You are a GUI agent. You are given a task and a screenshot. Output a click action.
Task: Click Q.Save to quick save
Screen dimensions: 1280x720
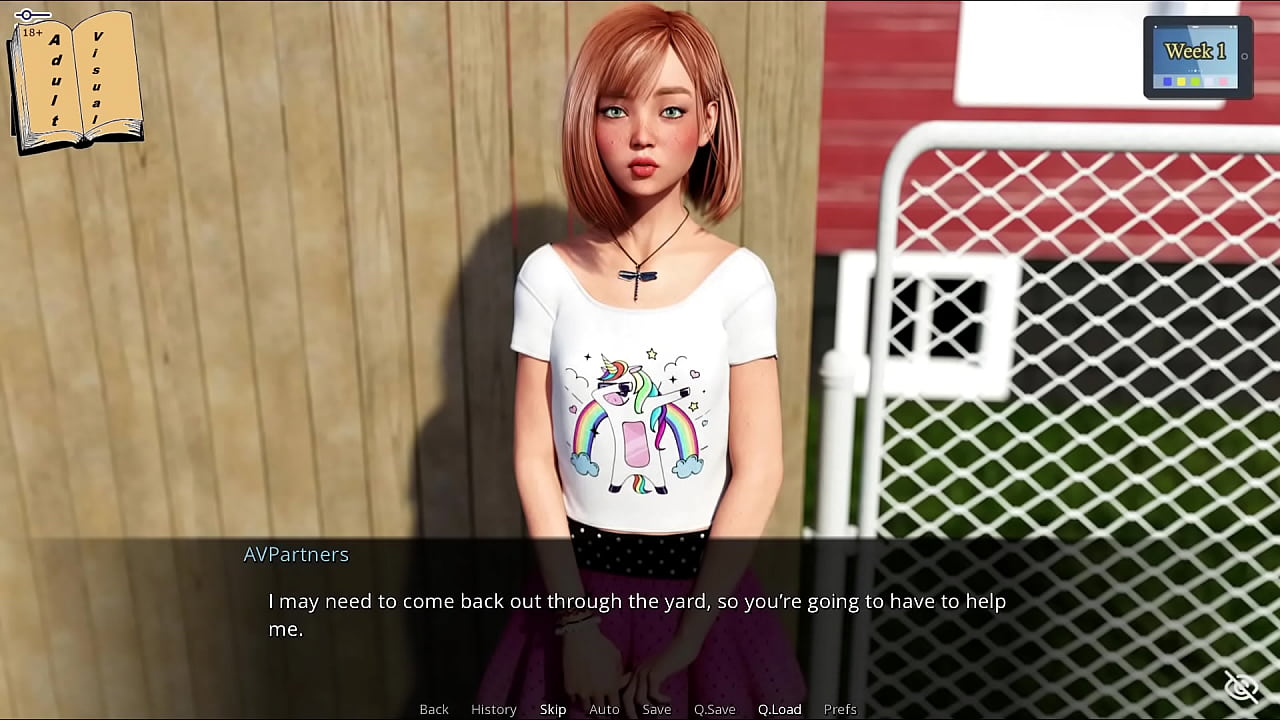click(x=715, y=709)
